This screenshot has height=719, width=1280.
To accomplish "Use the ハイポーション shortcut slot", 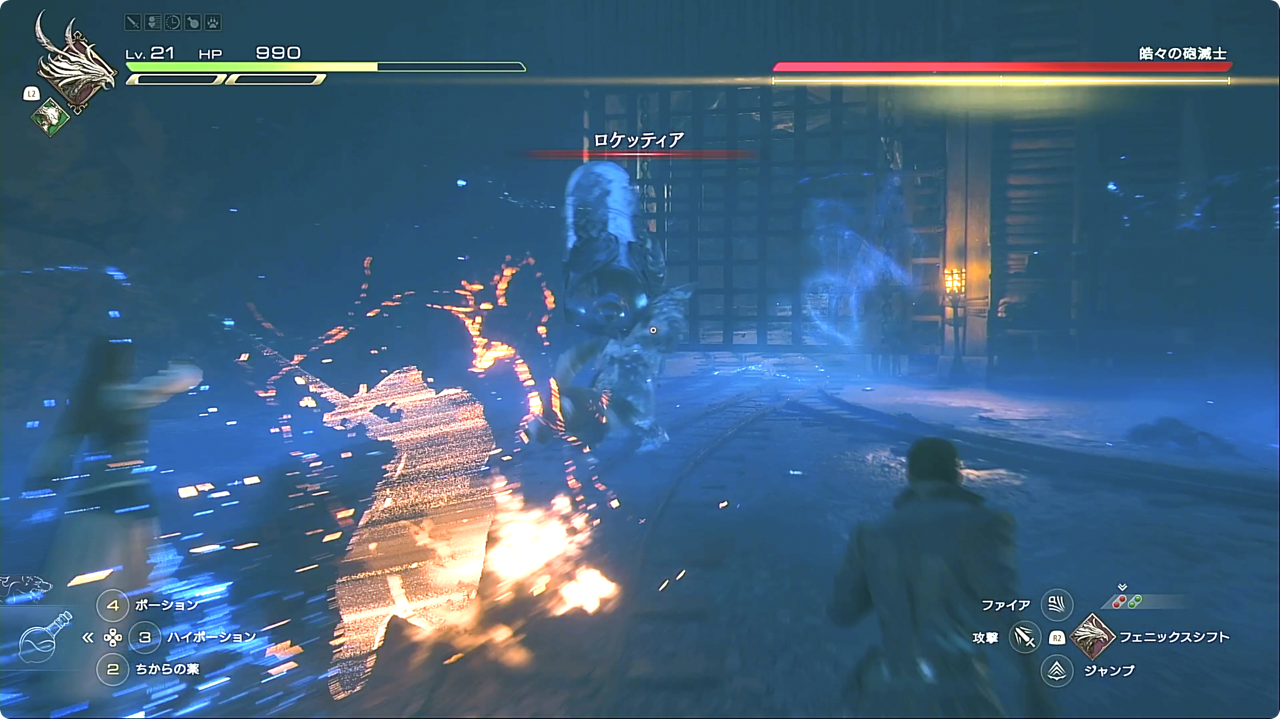I will click(145, 637).
